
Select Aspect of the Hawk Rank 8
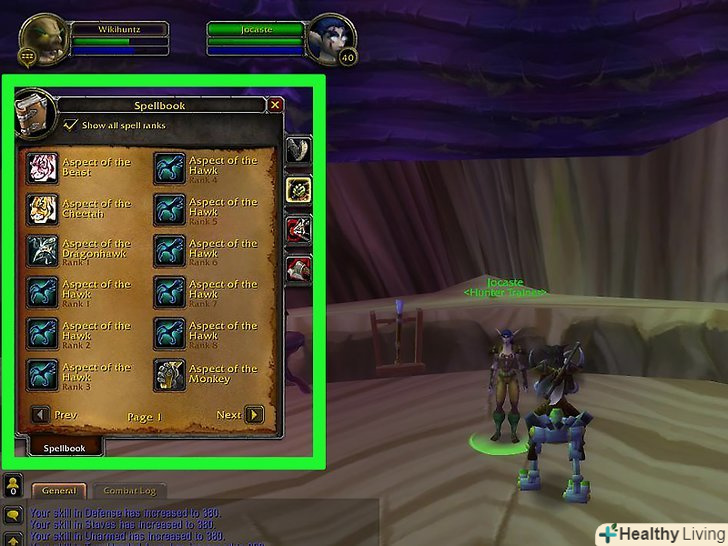[x=169, y=332]
